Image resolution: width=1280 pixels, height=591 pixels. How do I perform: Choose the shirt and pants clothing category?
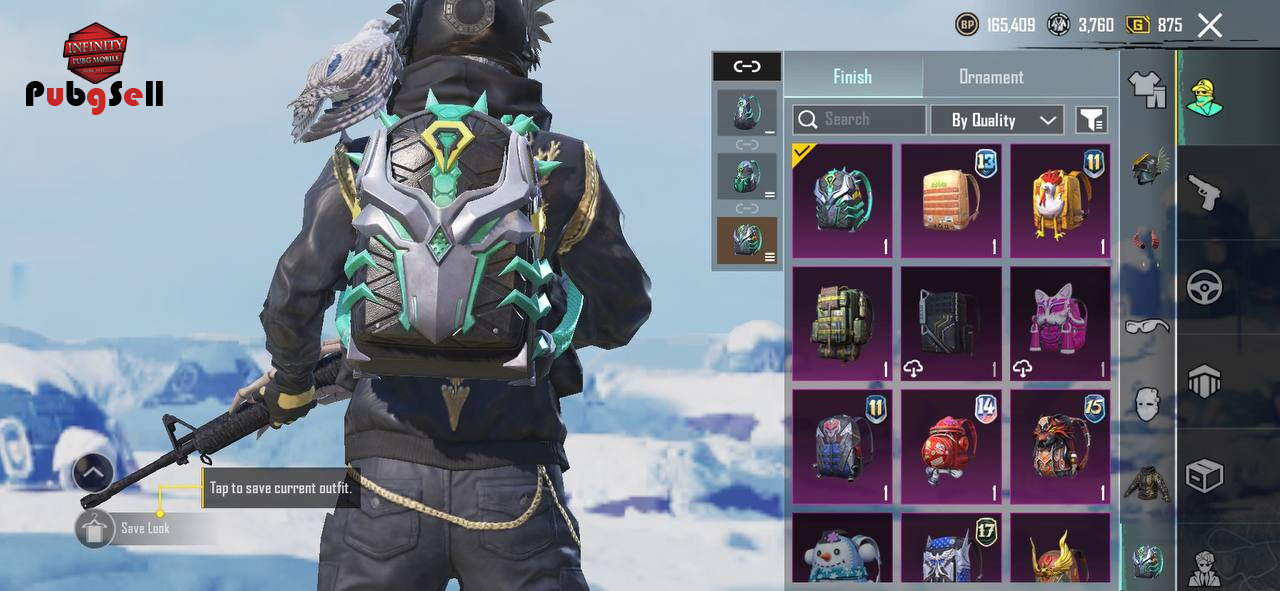tap(1147, 90)
